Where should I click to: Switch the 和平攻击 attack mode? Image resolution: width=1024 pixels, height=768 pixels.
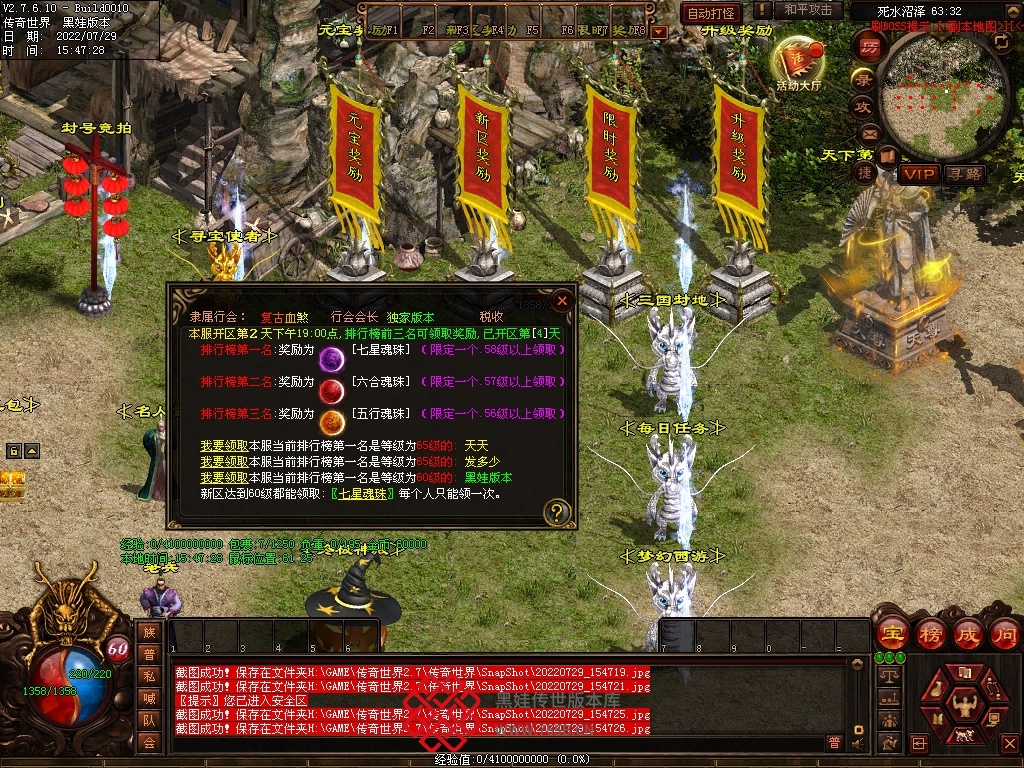tap(808, 10)
